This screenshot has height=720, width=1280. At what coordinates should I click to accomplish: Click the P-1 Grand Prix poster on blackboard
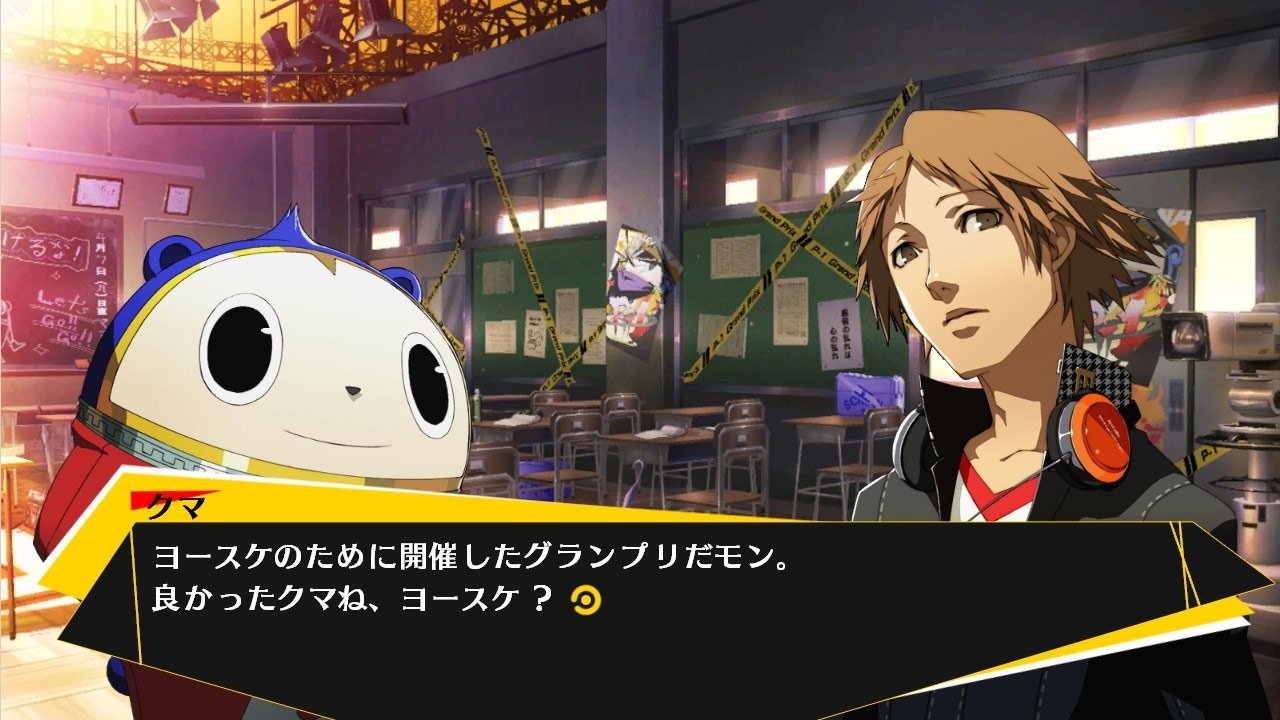640,290
